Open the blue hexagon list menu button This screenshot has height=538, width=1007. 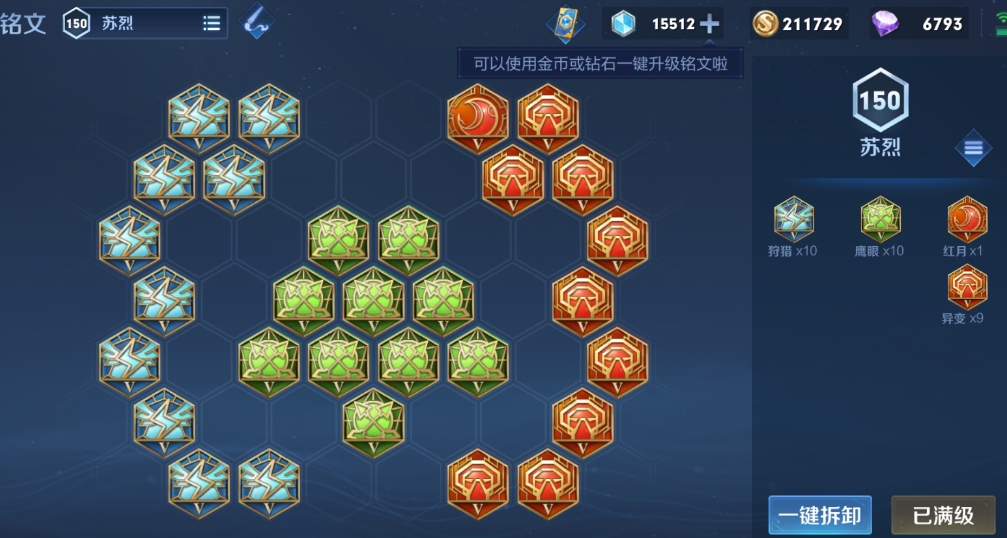click(973, 149)
